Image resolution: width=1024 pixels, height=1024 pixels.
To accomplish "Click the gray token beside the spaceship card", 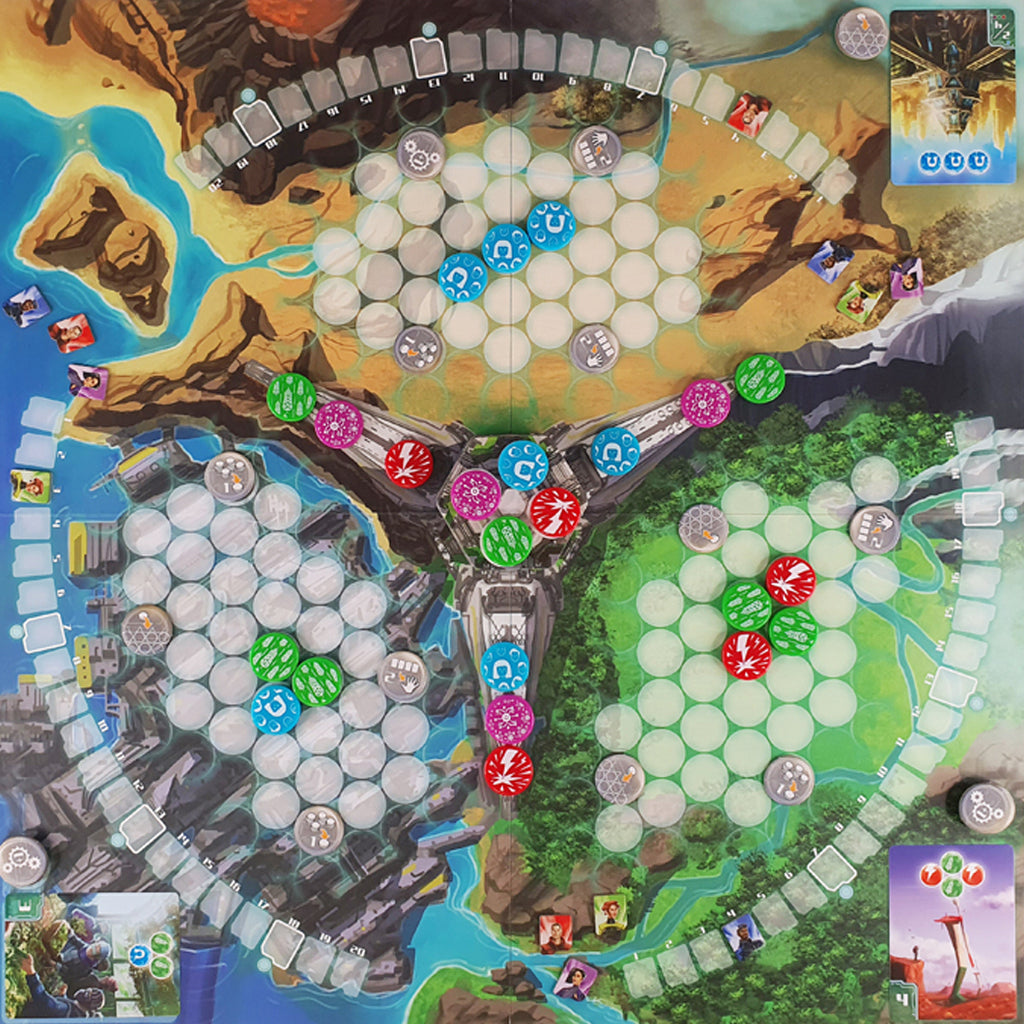I will tap(861, 34).
